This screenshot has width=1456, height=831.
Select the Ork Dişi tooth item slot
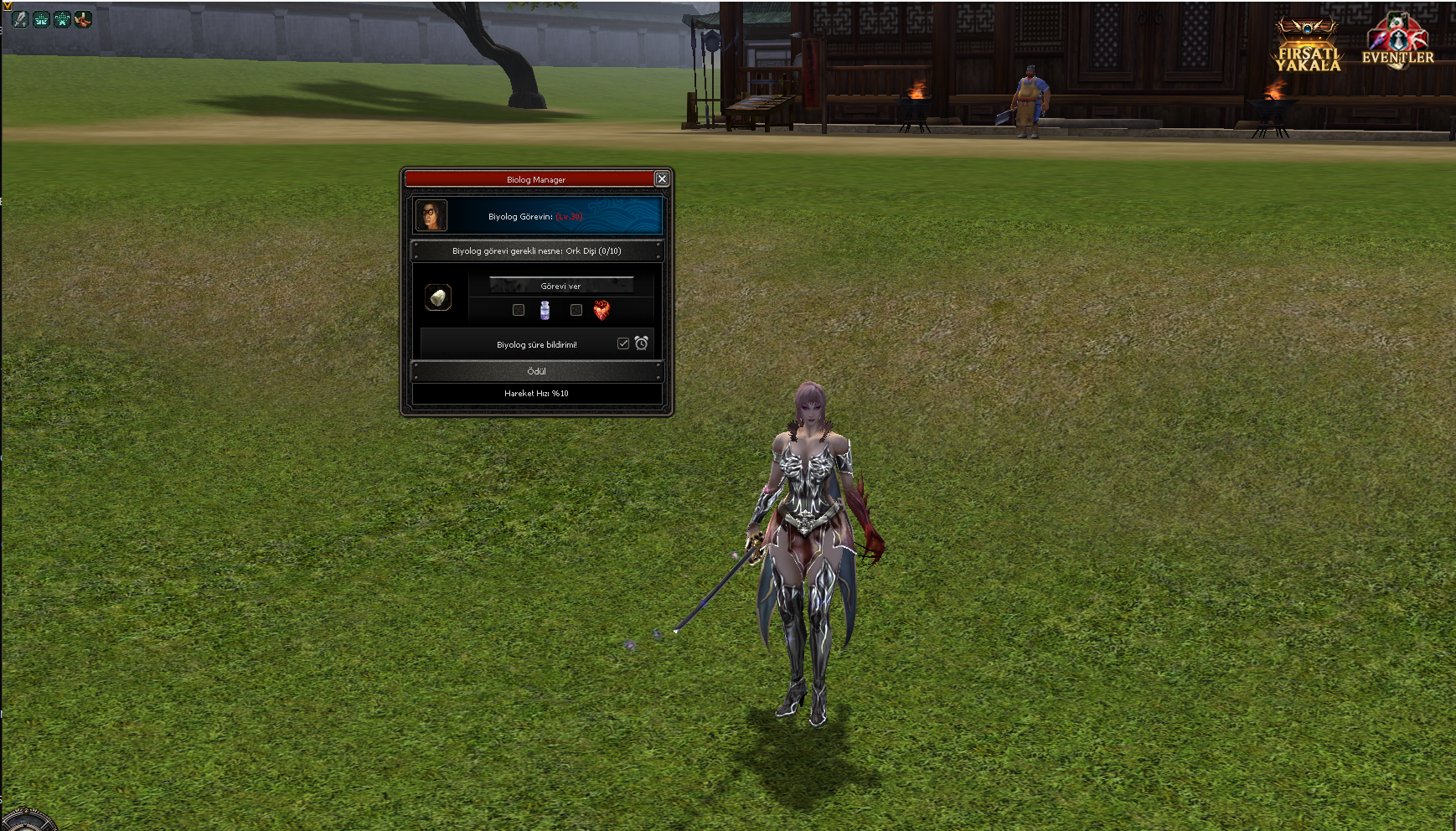pyautogui.click(x=437, y=297)
